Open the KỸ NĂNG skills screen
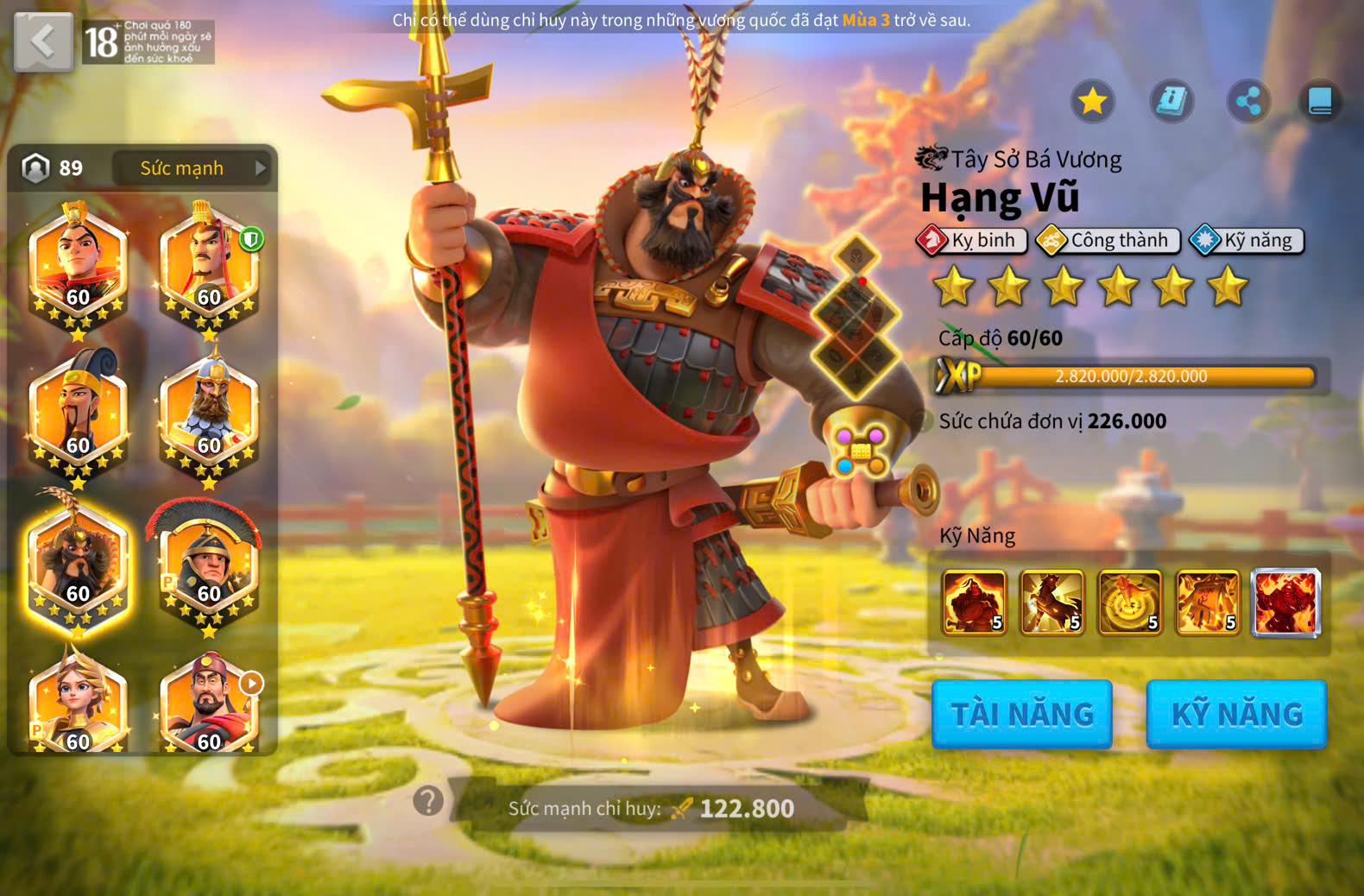1364x896 pixels. coord(1236,714)
